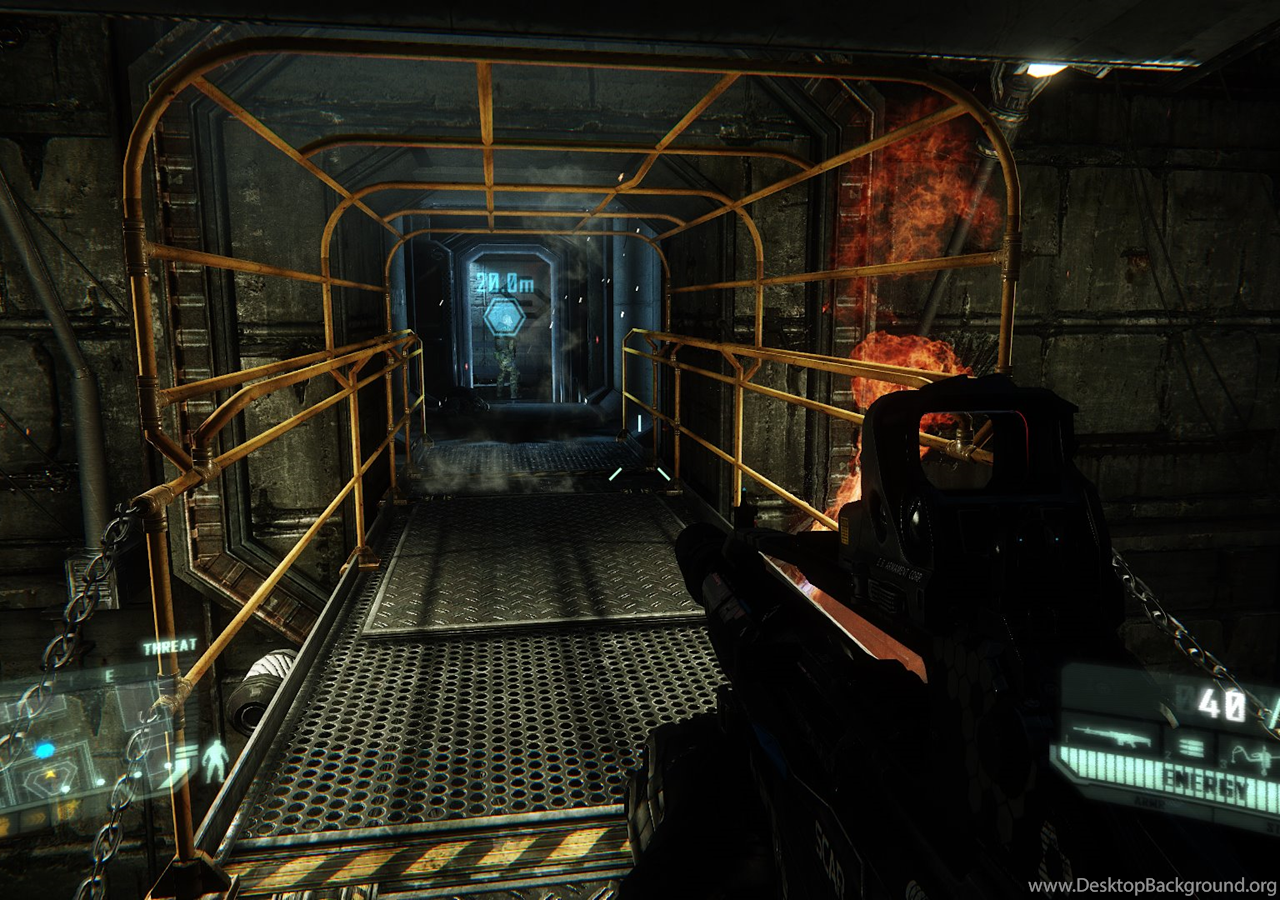Select the hexagonal objective waypoint marker
This screenshot has height=900, width=1280.
coord(504,316)
